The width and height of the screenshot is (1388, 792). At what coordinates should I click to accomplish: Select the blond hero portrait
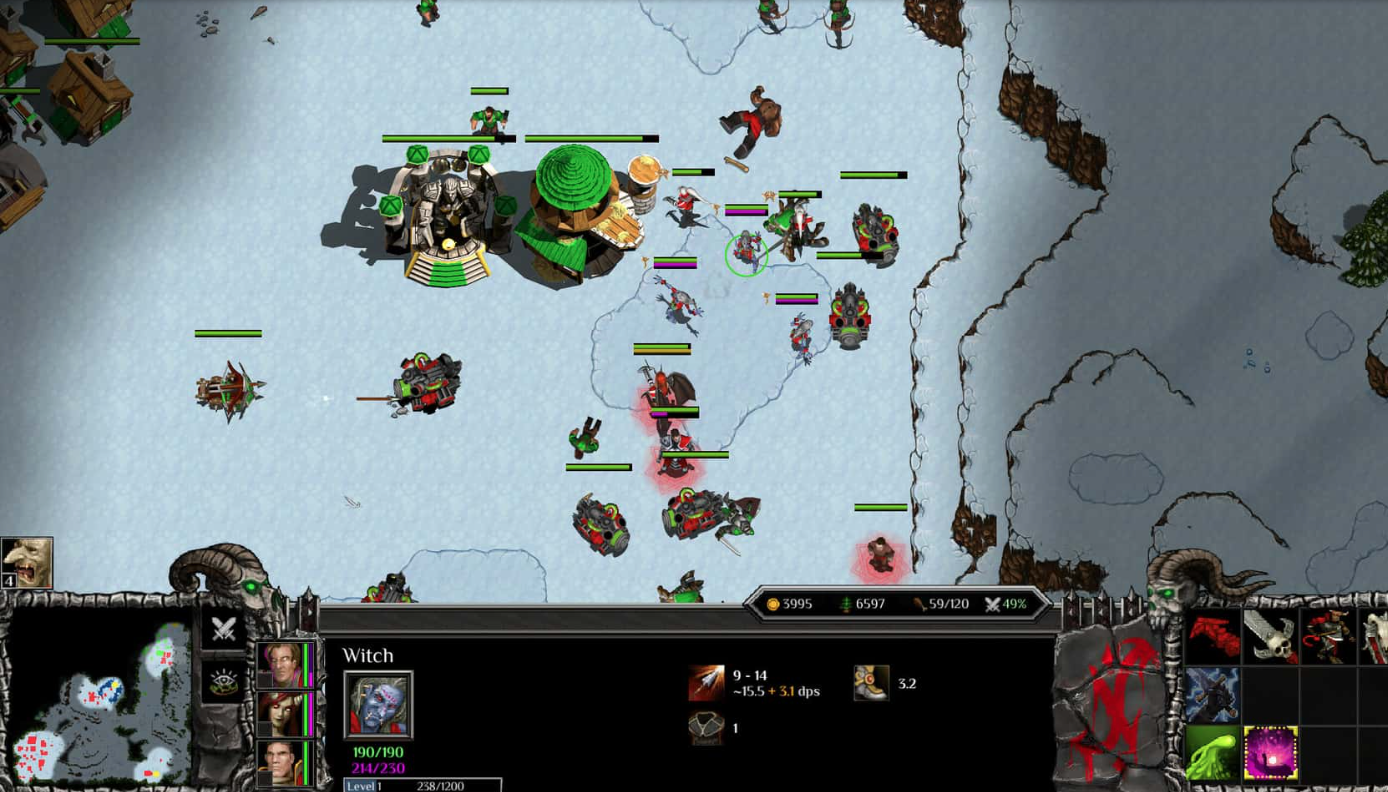point(281,664)
